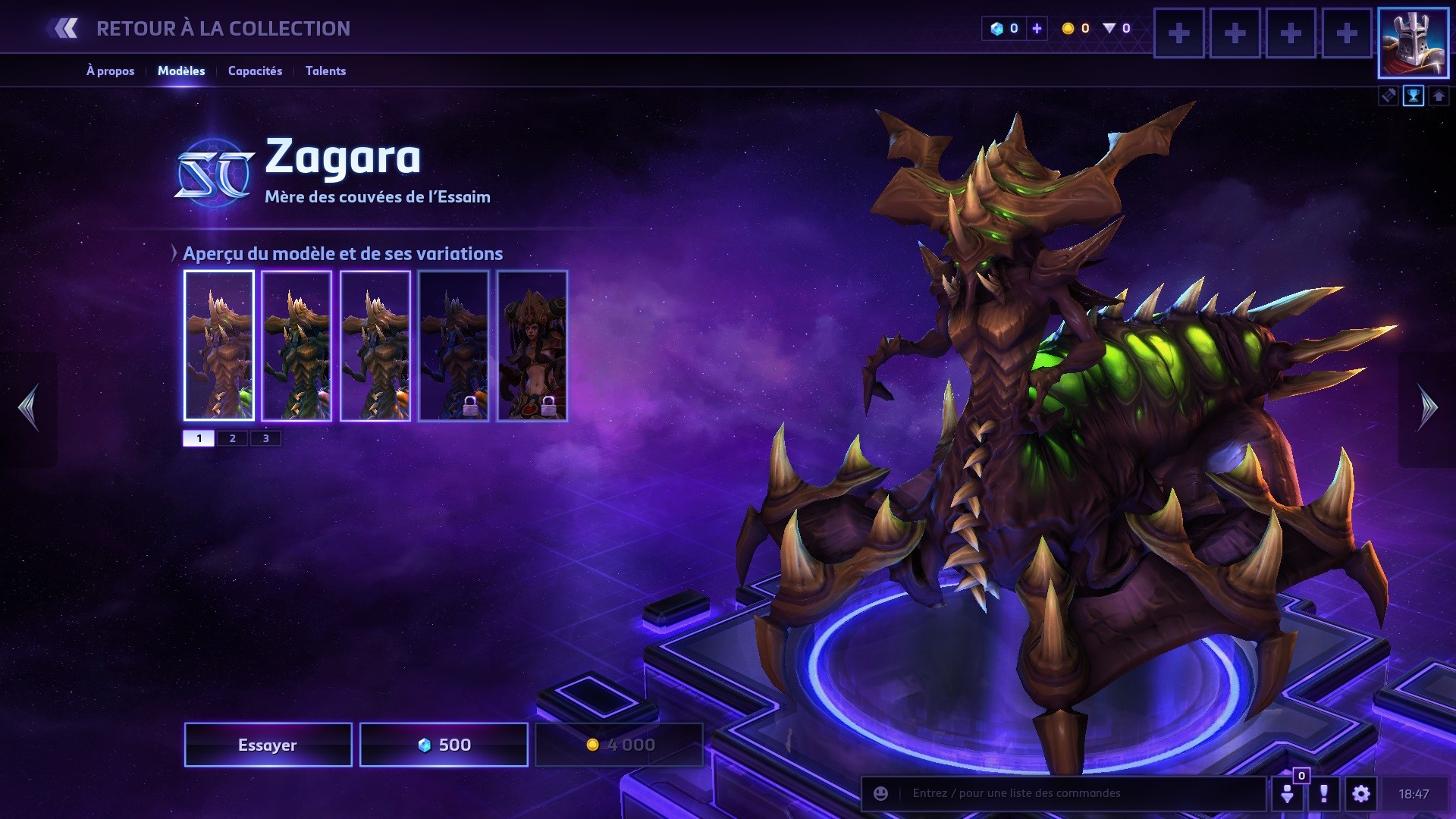Open page 2 of the skin variations

231,438
